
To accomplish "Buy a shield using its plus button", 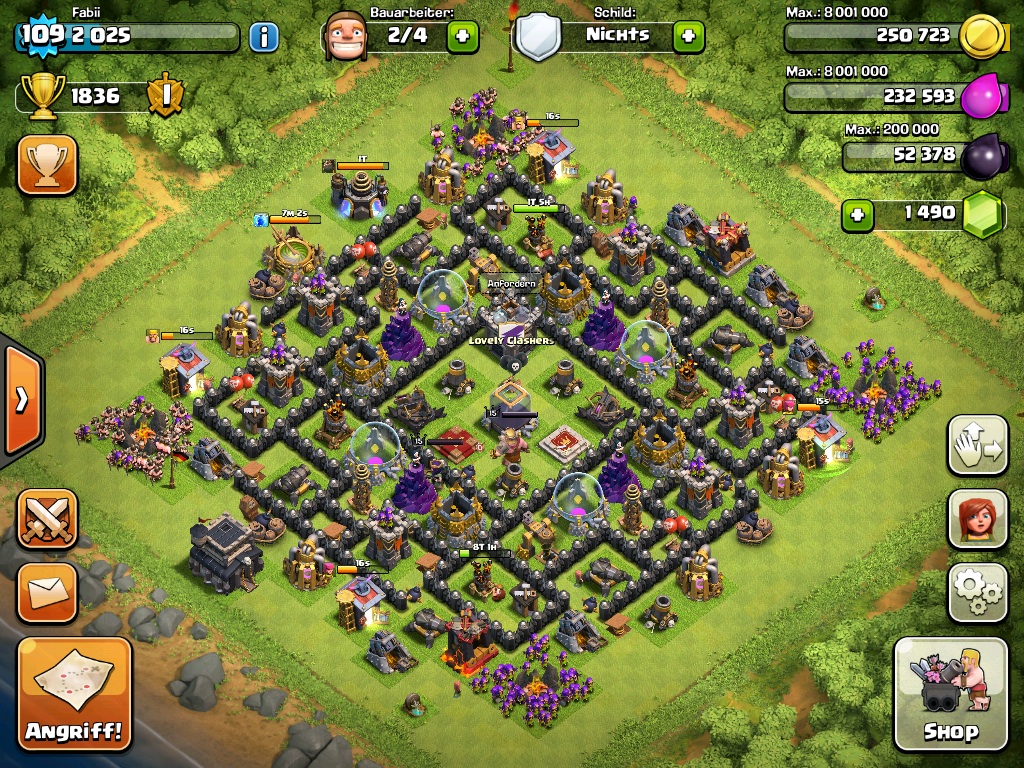I will point(688,37).
